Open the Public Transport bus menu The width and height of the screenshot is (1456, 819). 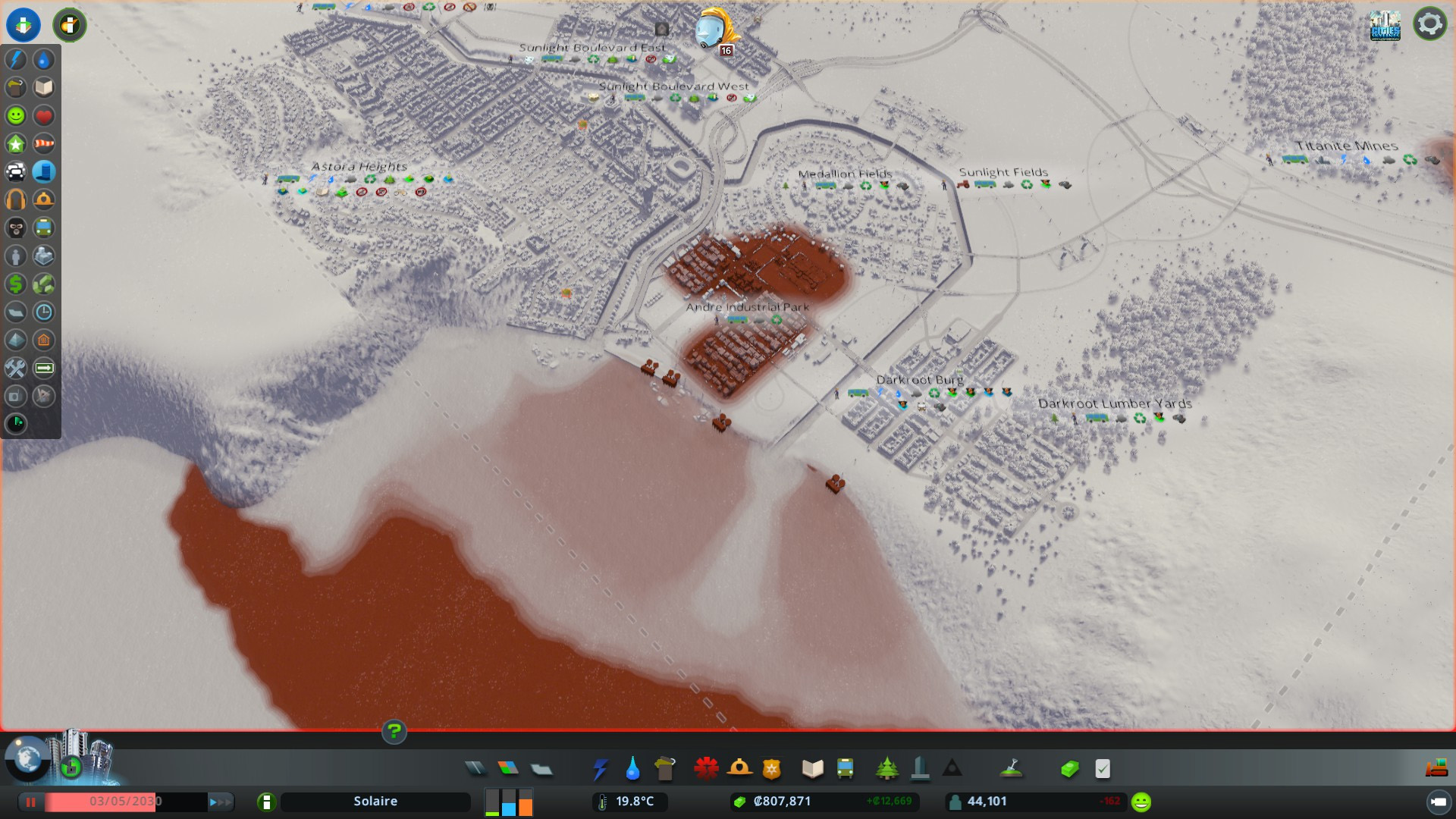tap(845, 769)
